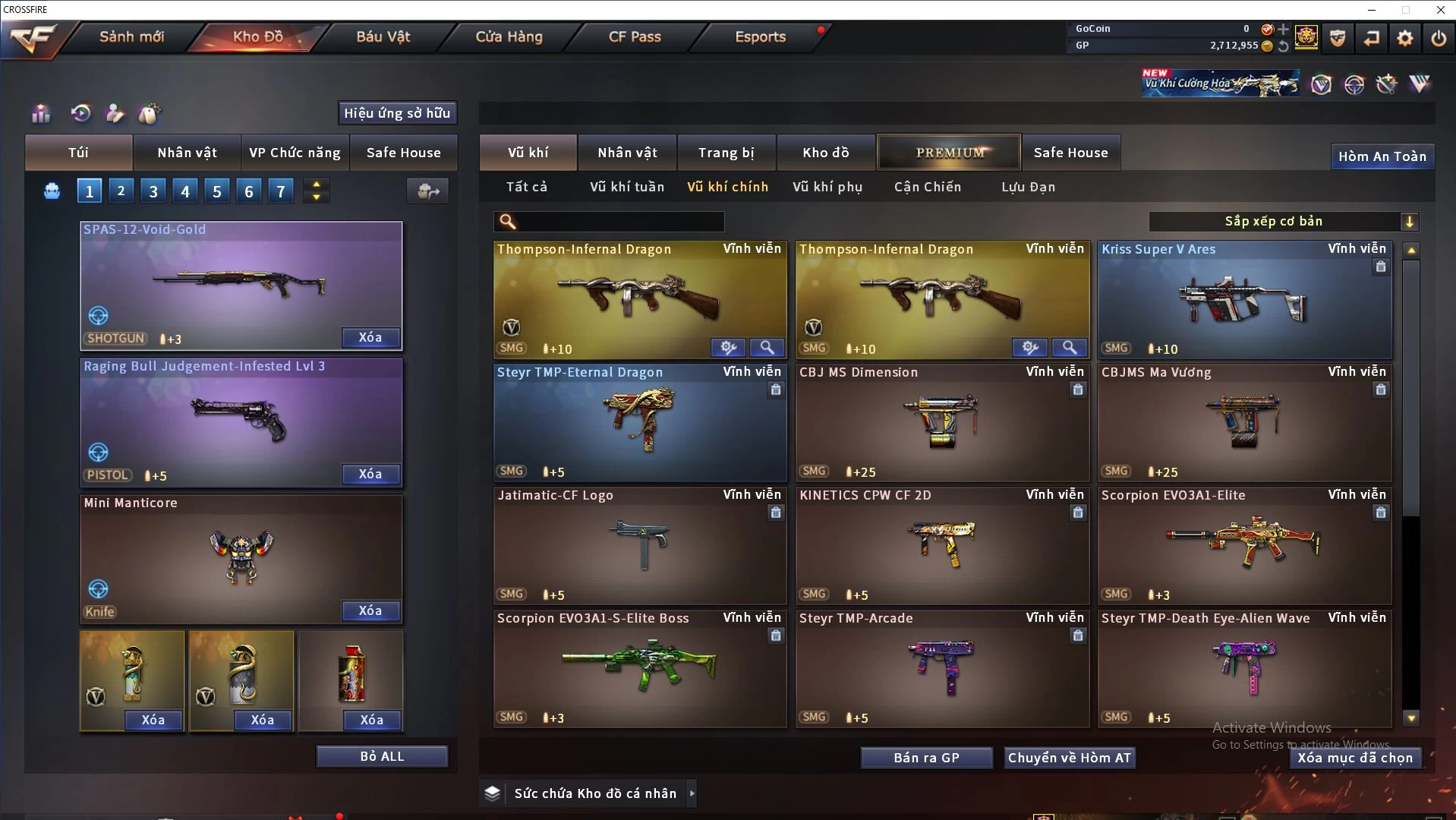Screen dimensions: 1456x820
Task: Switch to the PREMIUM storage tab
Action: 950,153
